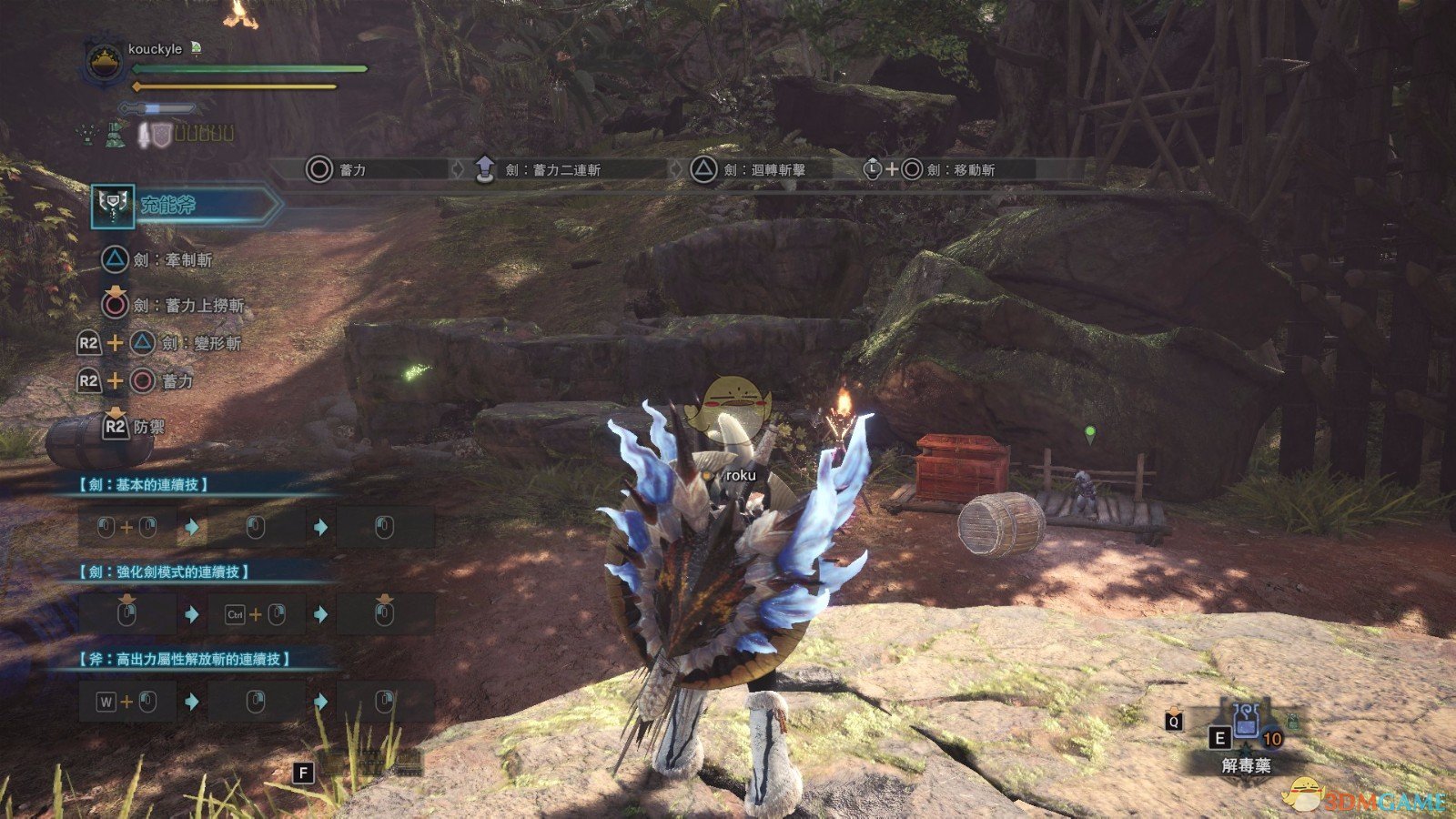1456x819 pixels.
Task: Toggle the E key item-use prompt
Action: click(1218, 737)
